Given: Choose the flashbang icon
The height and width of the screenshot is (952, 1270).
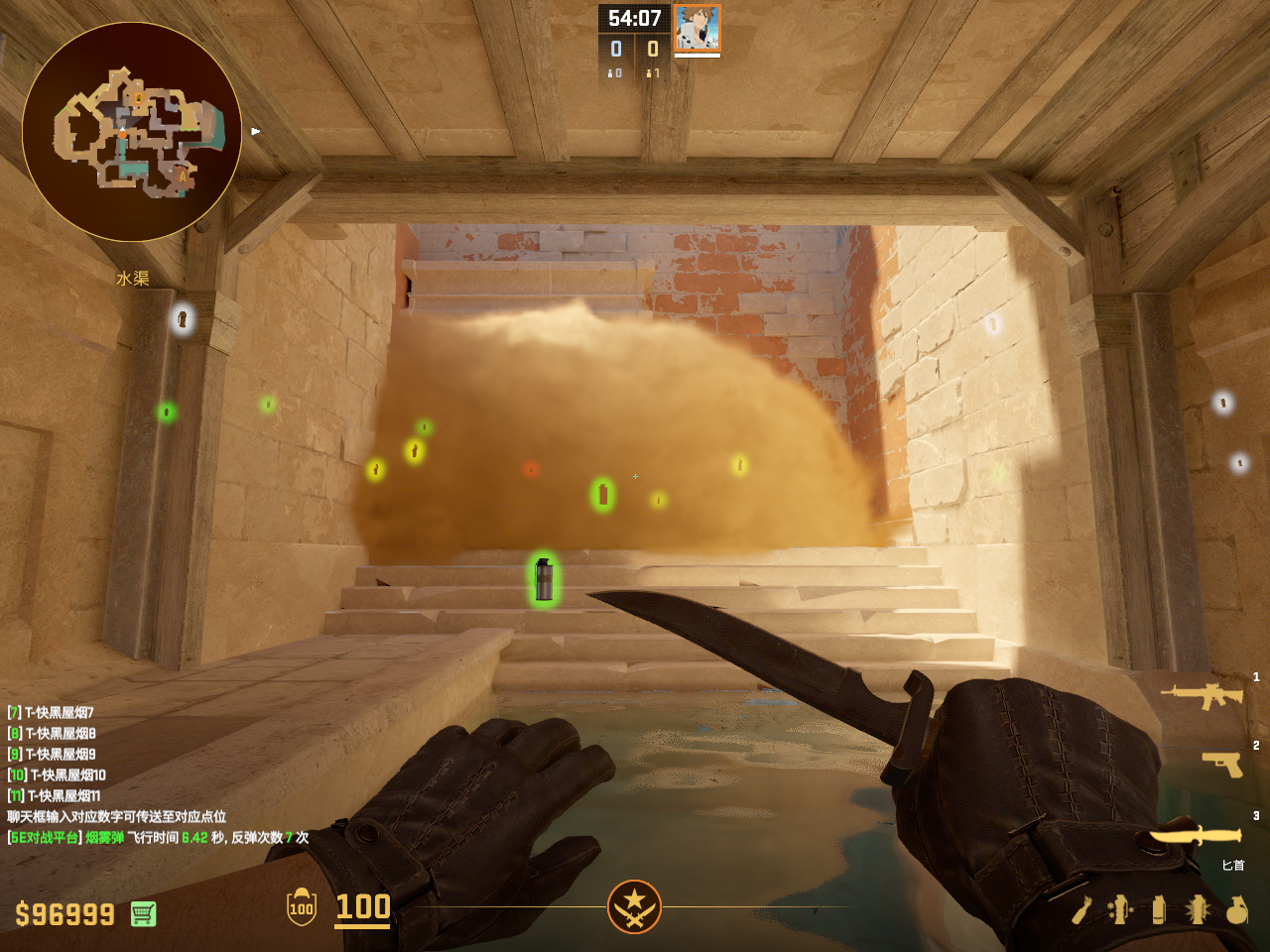Looking at the screenshot, I should [1197, 909].
